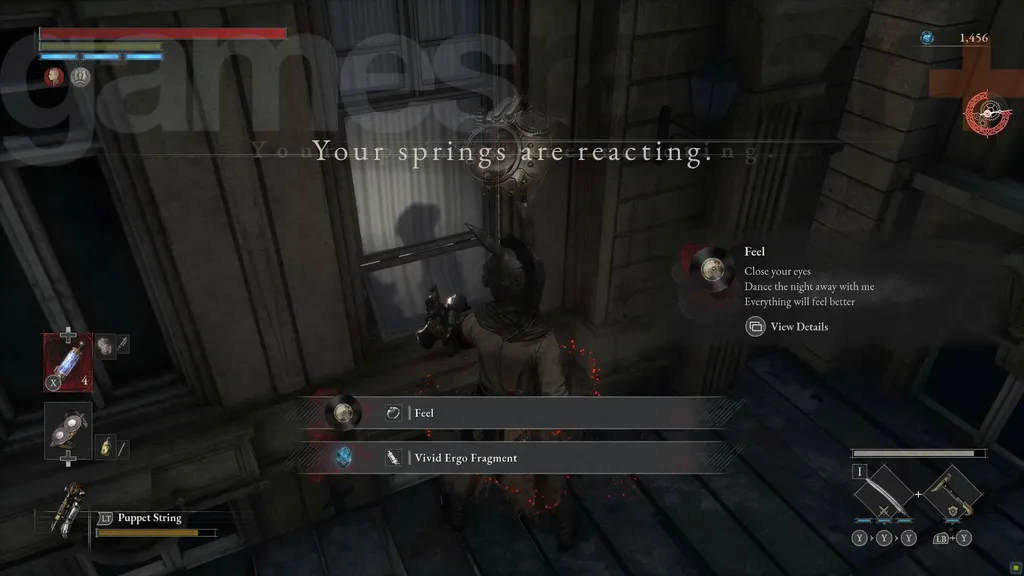Select the weapon handle slot
This screenshot has width=1024, height=576.
point(948,494)
